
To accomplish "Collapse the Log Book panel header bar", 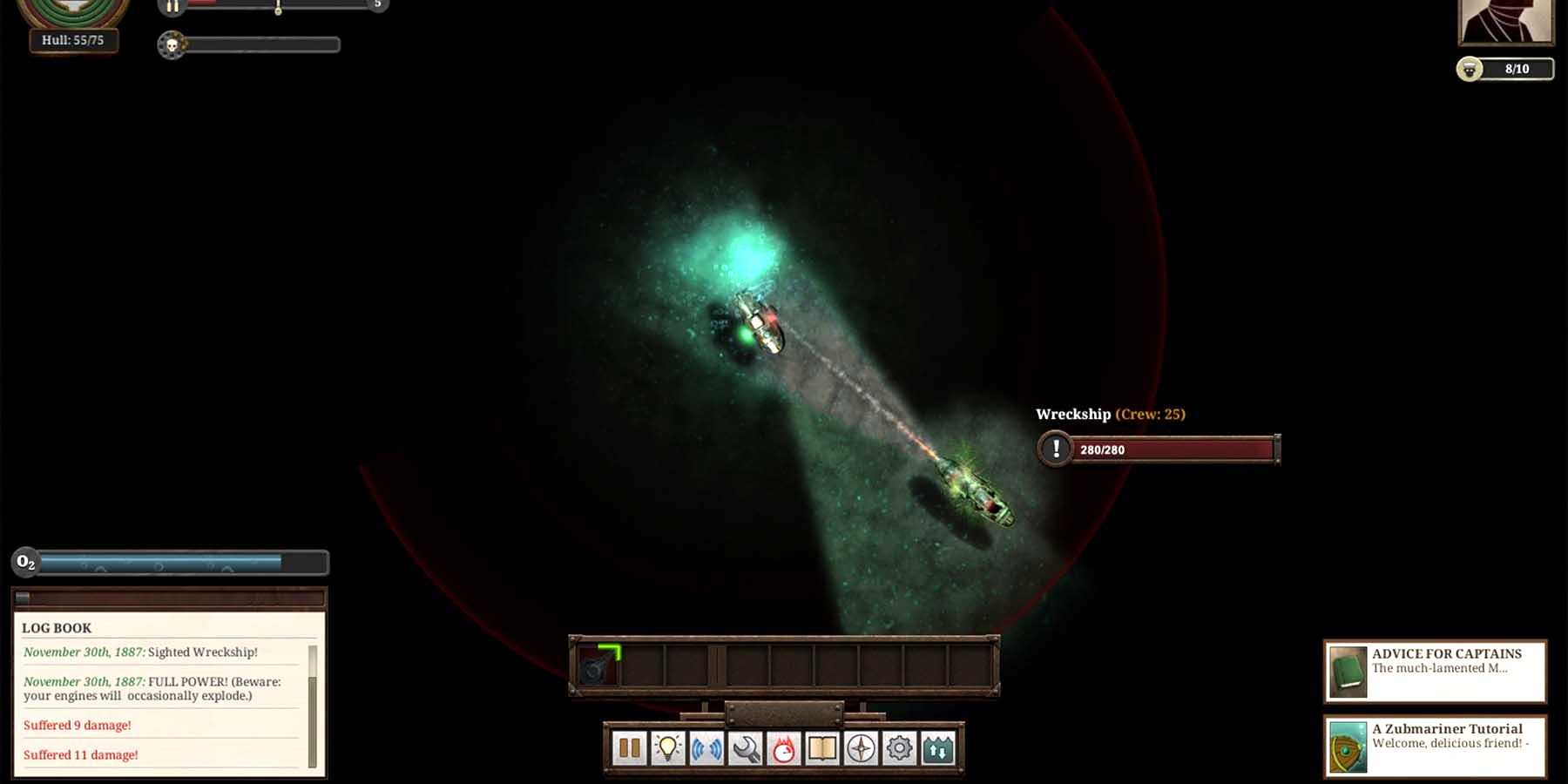I will point(169,598).
